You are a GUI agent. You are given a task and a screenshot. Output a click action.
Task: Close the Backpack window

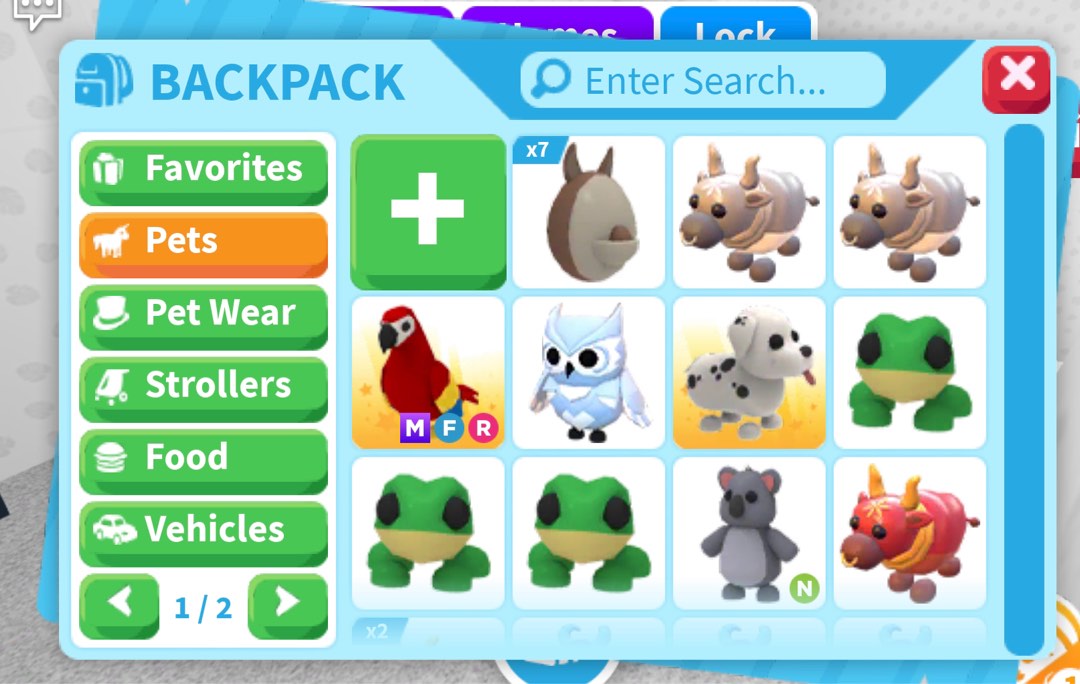tap(1016, 79)
